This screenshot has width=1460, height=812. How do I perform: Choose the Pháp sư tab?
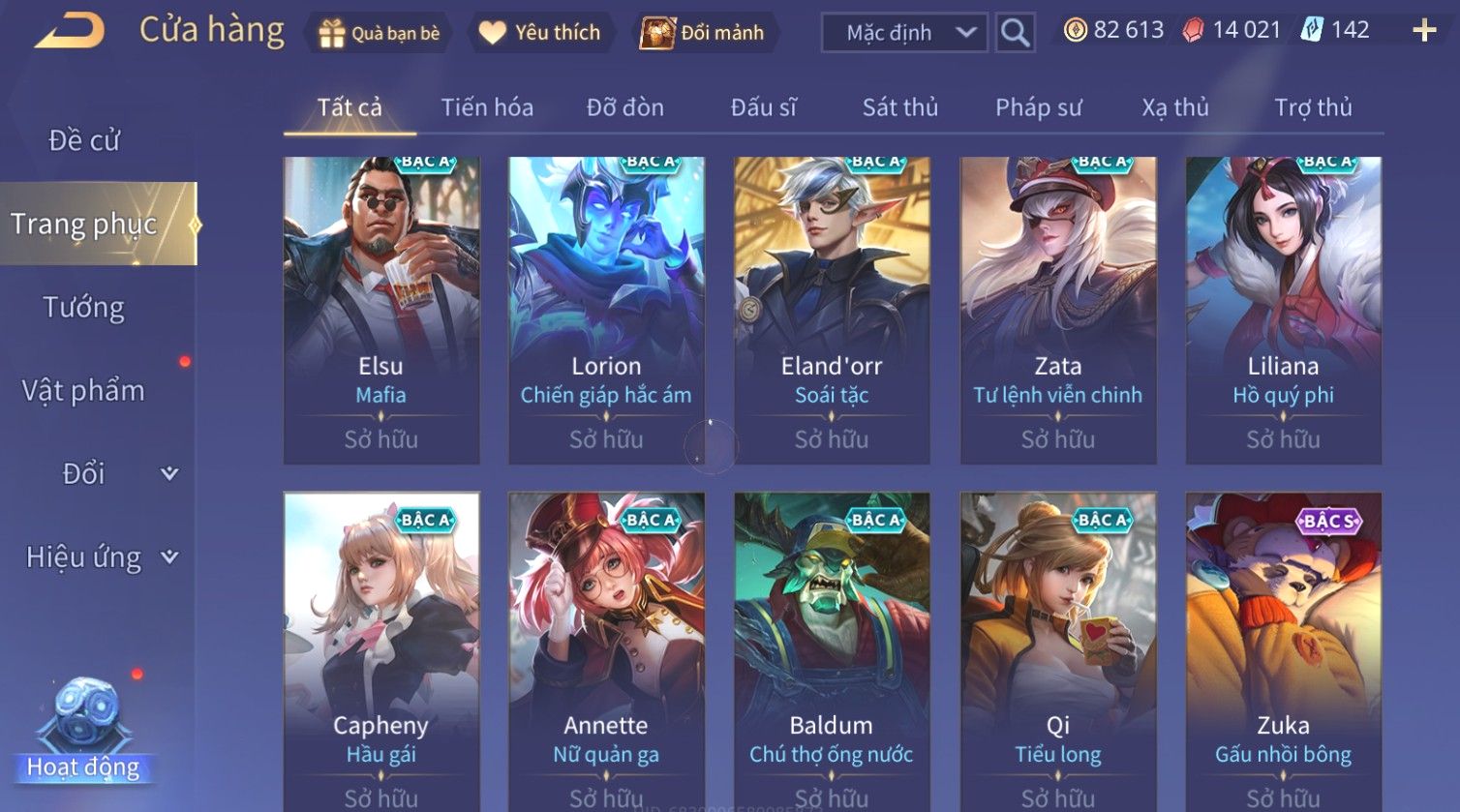pos(1038,107)
